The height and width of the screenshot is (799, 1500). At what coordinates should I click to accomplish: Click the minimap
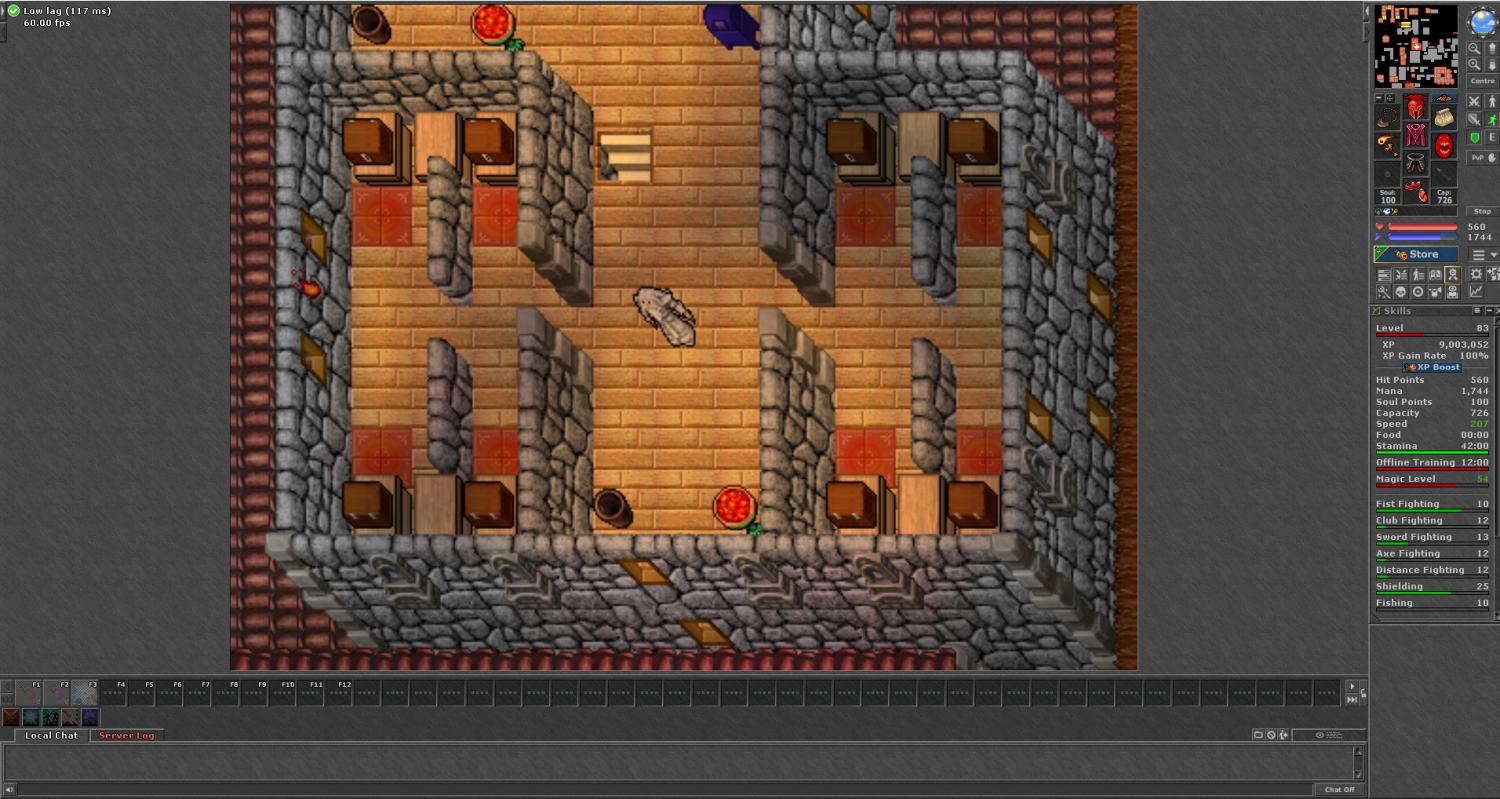pyautogui.click(x=1416, y=46)
